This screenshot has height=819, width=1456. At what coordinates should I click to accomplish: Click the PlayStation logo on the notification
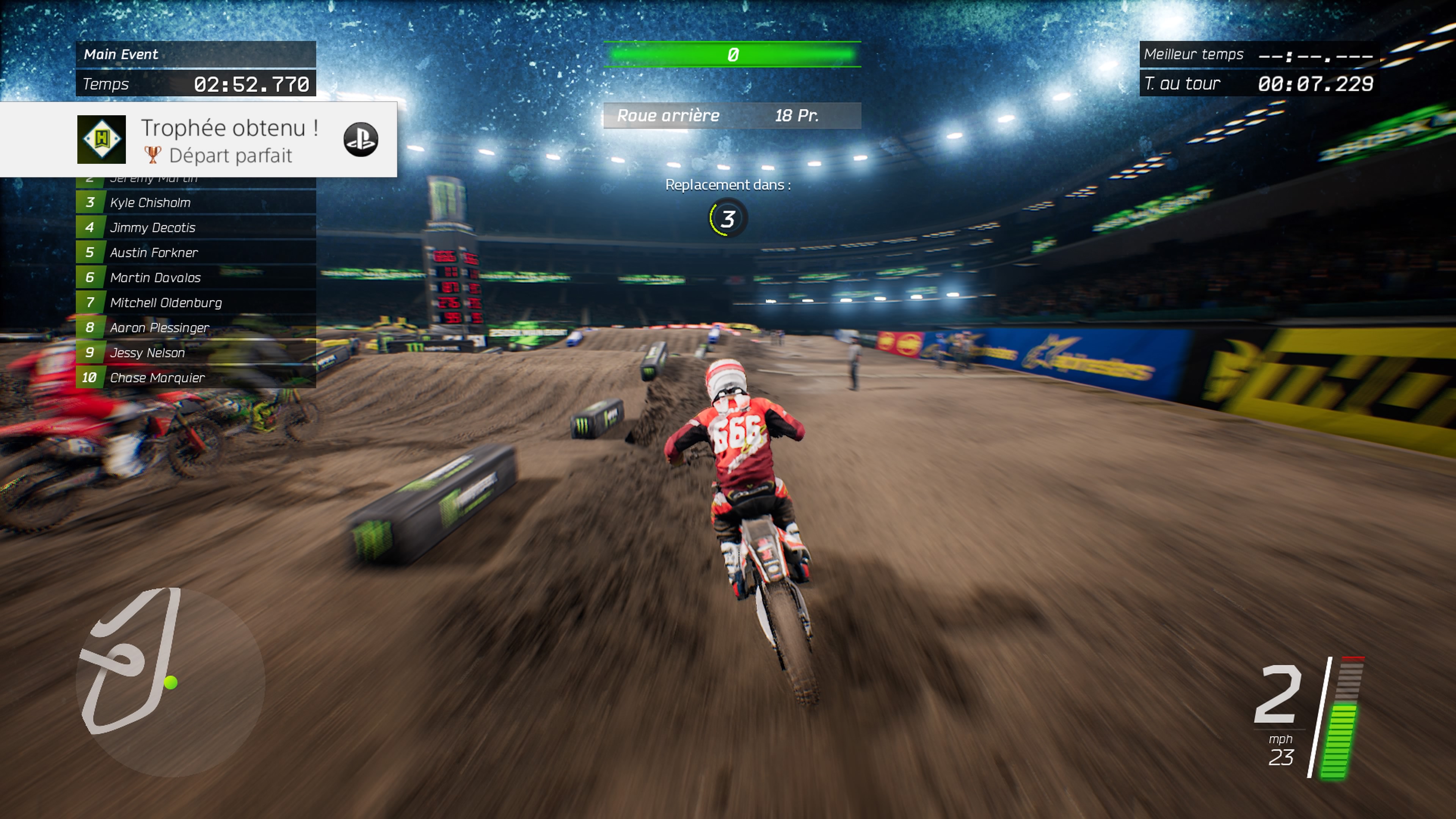click(361, 140)
